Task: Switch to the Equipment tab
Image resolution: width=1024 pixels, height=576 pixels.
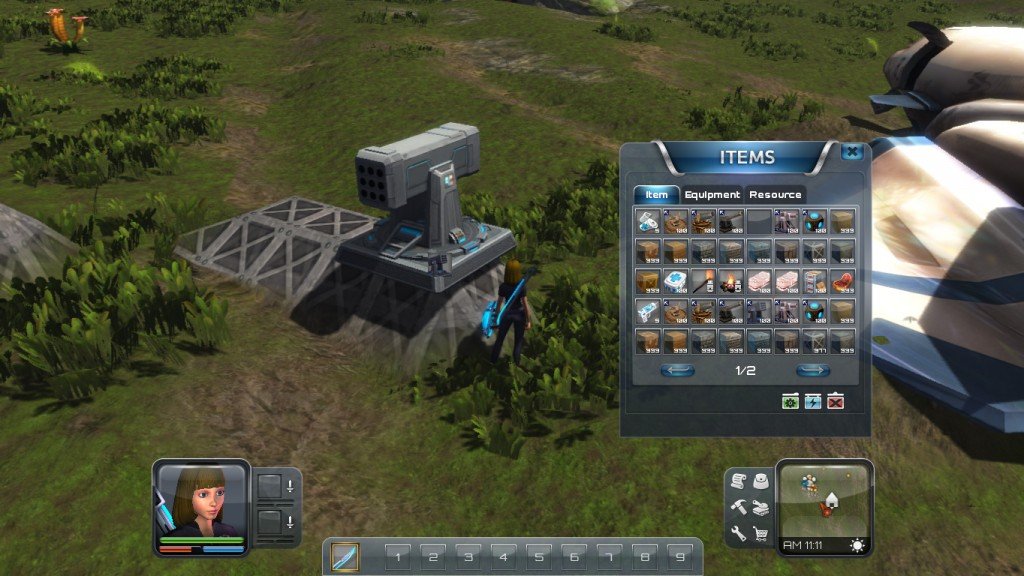Action: [x=712, y=195]
